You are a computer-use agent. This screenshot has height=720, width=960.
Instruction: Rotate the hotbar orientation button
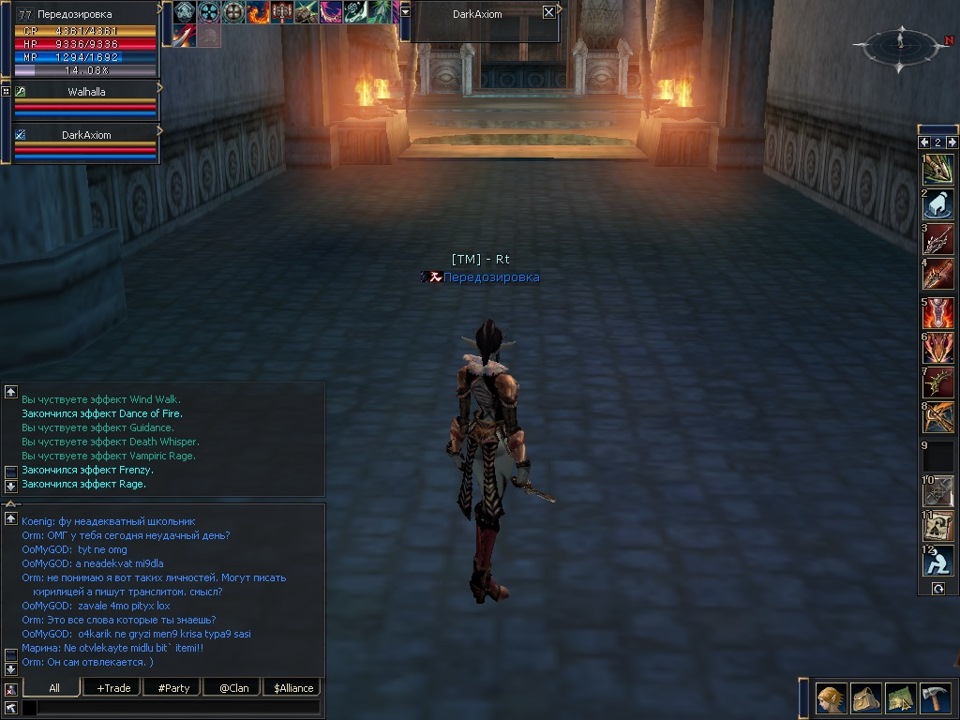[938, 589]
